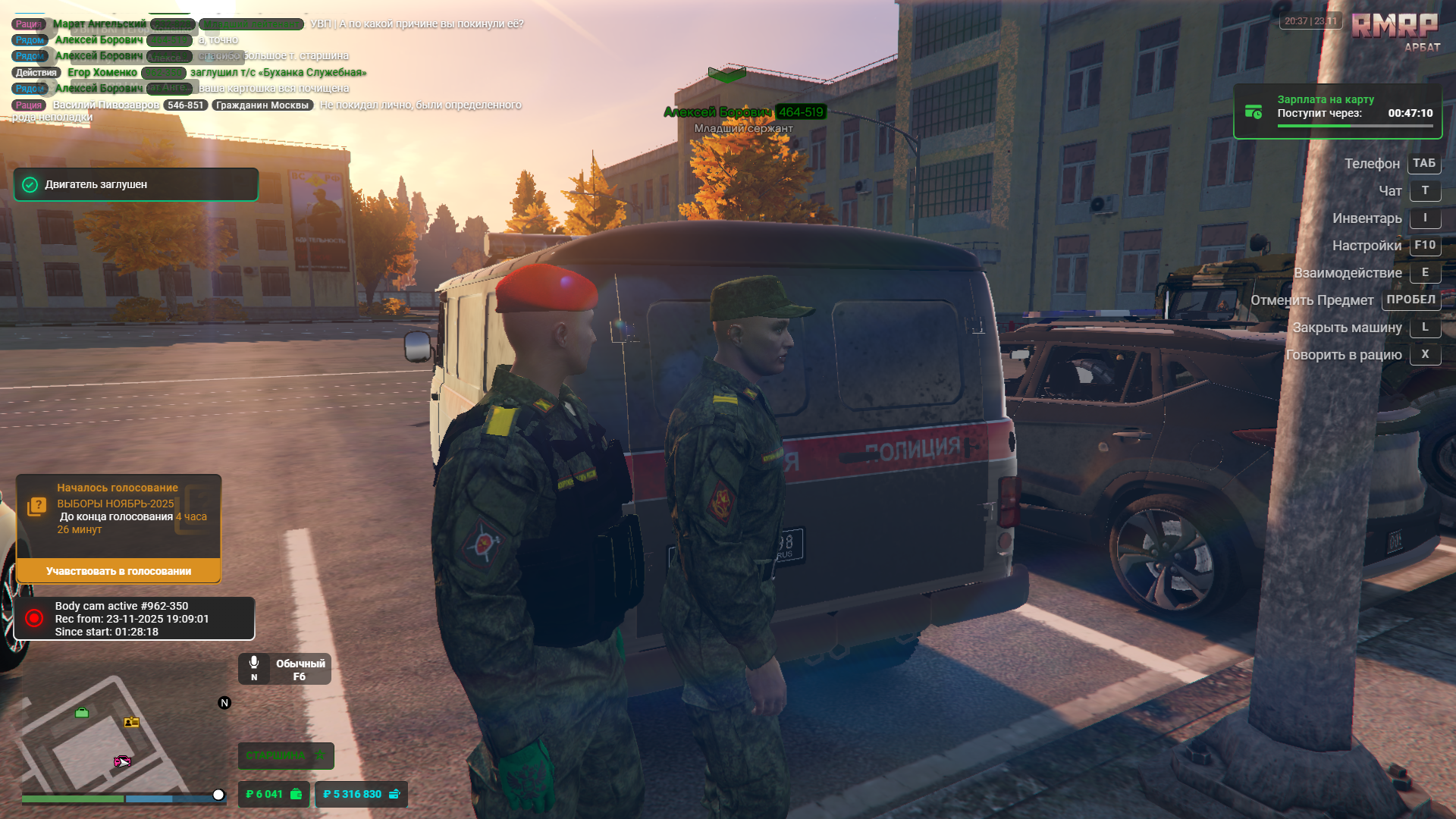The image size is (1456, 819).
Task: Toggle vehicle lock via Закрыть машину L button
Action: [1426, 327]
